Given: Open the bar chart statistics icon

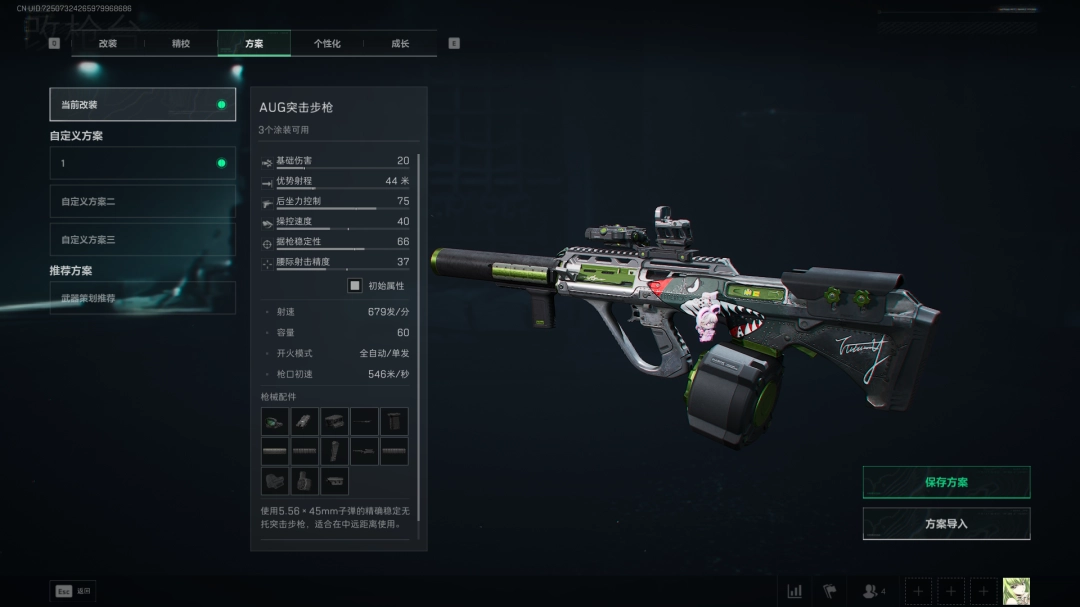Looking at the screenshot, I should (795, 591).
